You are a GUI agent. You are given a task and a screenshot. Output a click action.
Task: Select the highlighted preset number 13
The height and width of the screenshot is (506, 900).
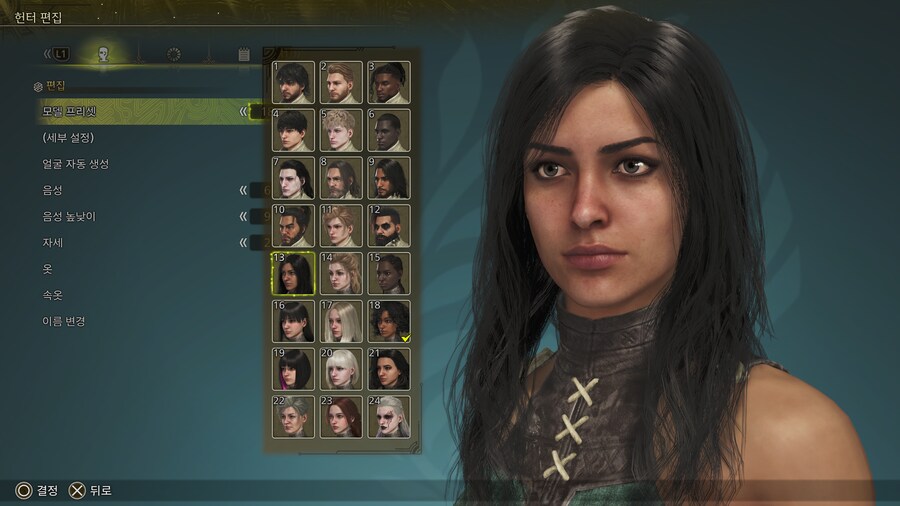pyautogui.click(x=293, y=274)
